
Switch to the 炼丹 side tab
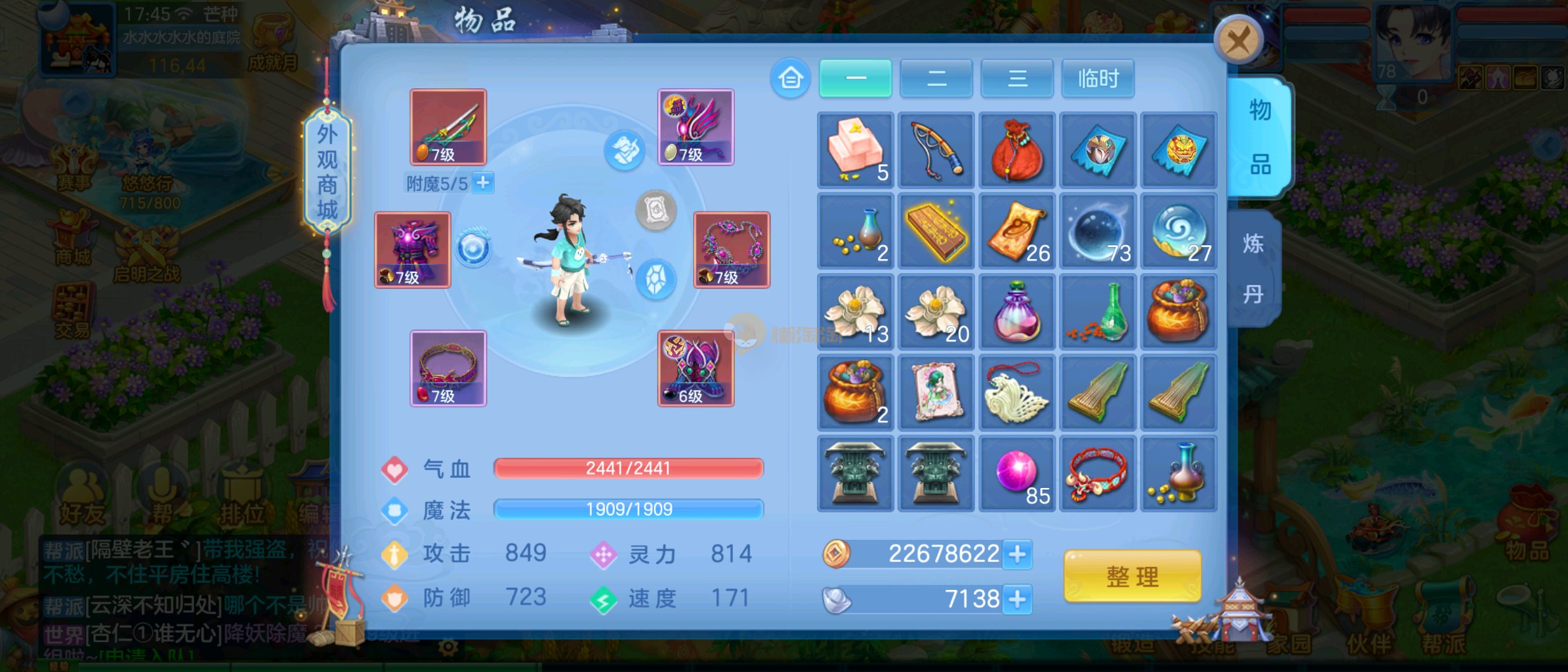1253,268
